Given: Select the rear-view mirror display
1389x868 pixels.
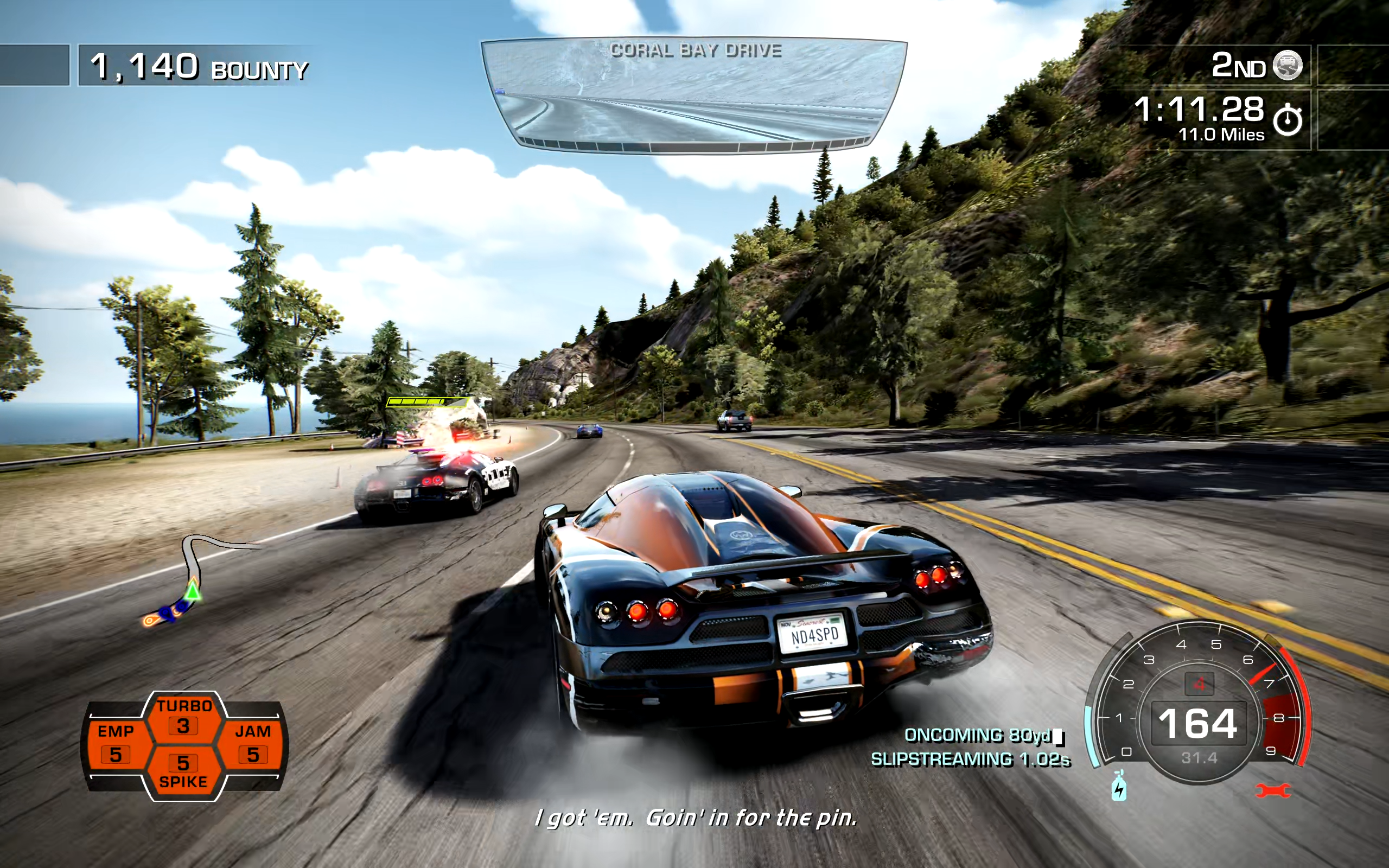Looking at the screenshot, I should tap(693, 95).
